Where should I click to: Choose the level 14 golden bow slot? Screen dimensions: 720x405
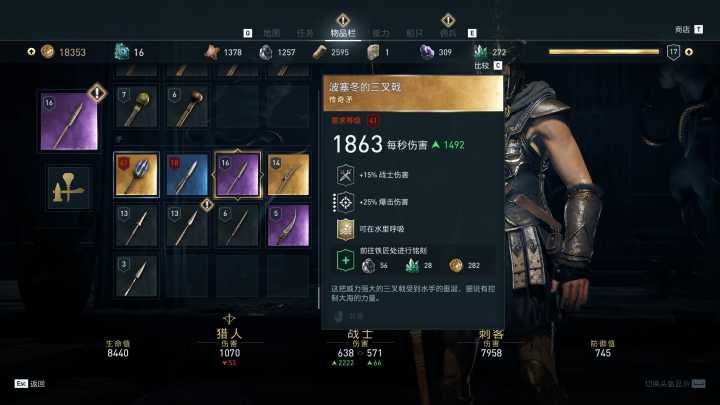coord(287,174)
